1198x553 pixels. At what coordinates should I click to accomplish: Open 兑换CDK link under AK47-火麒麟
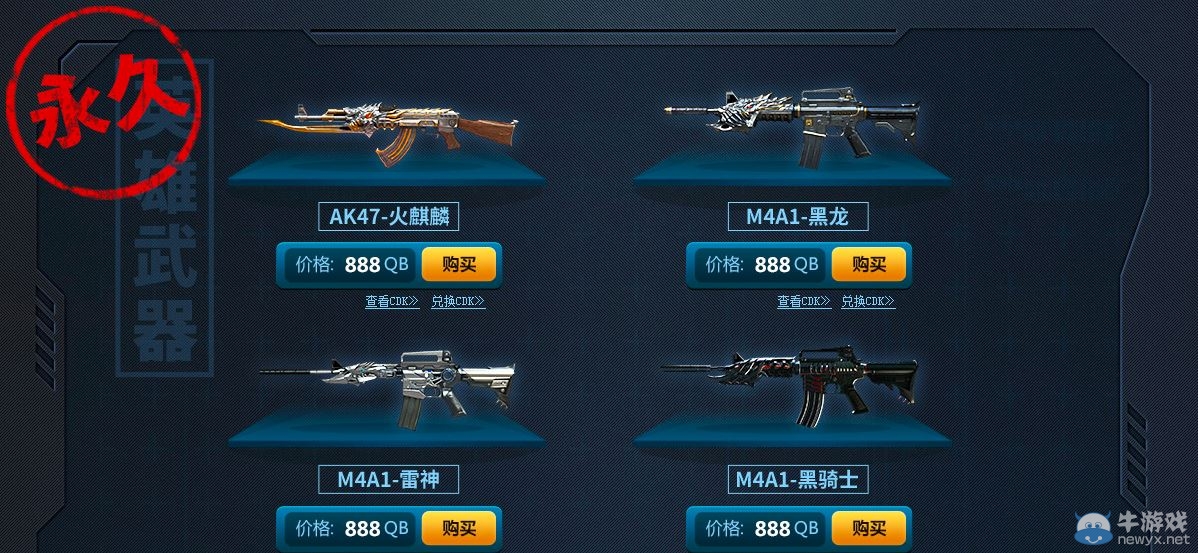458,301
